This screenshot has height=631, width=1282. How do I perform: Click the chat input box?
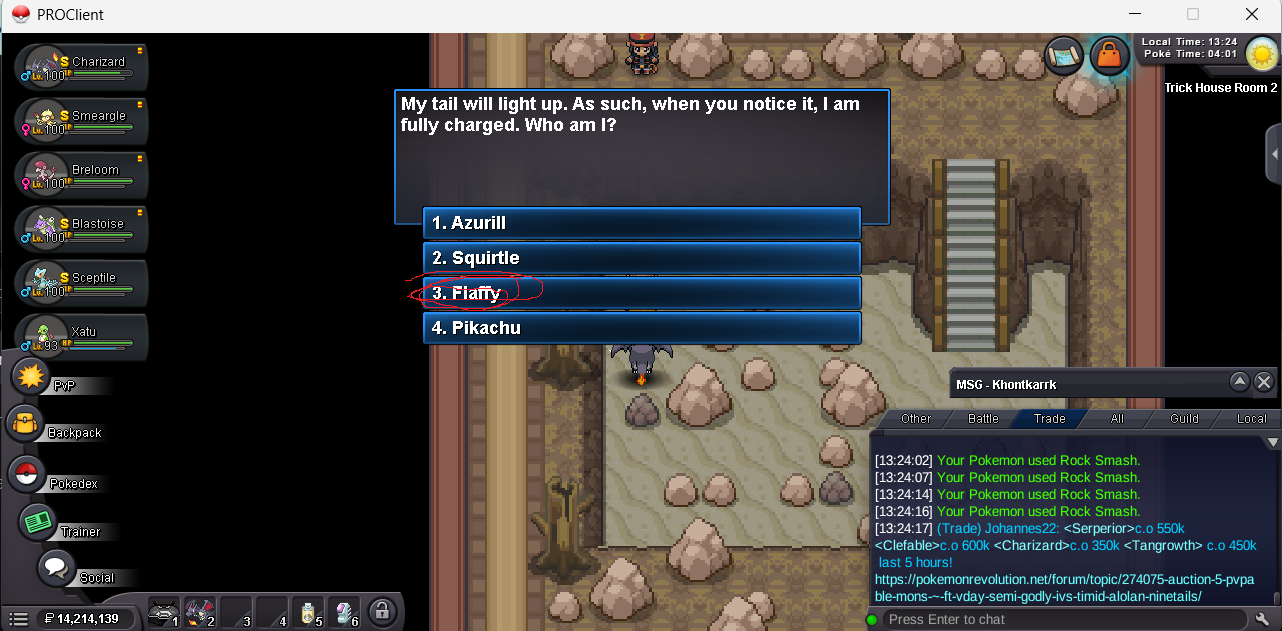[1060, 620]
